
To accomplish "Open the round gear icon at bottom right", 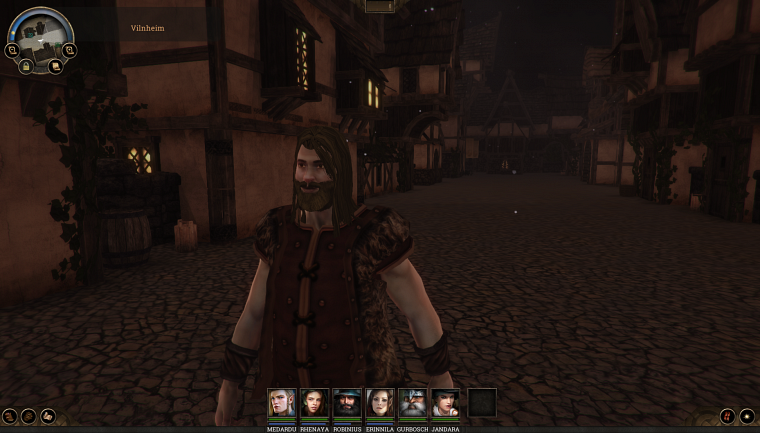I will click(x=746, y=416).
